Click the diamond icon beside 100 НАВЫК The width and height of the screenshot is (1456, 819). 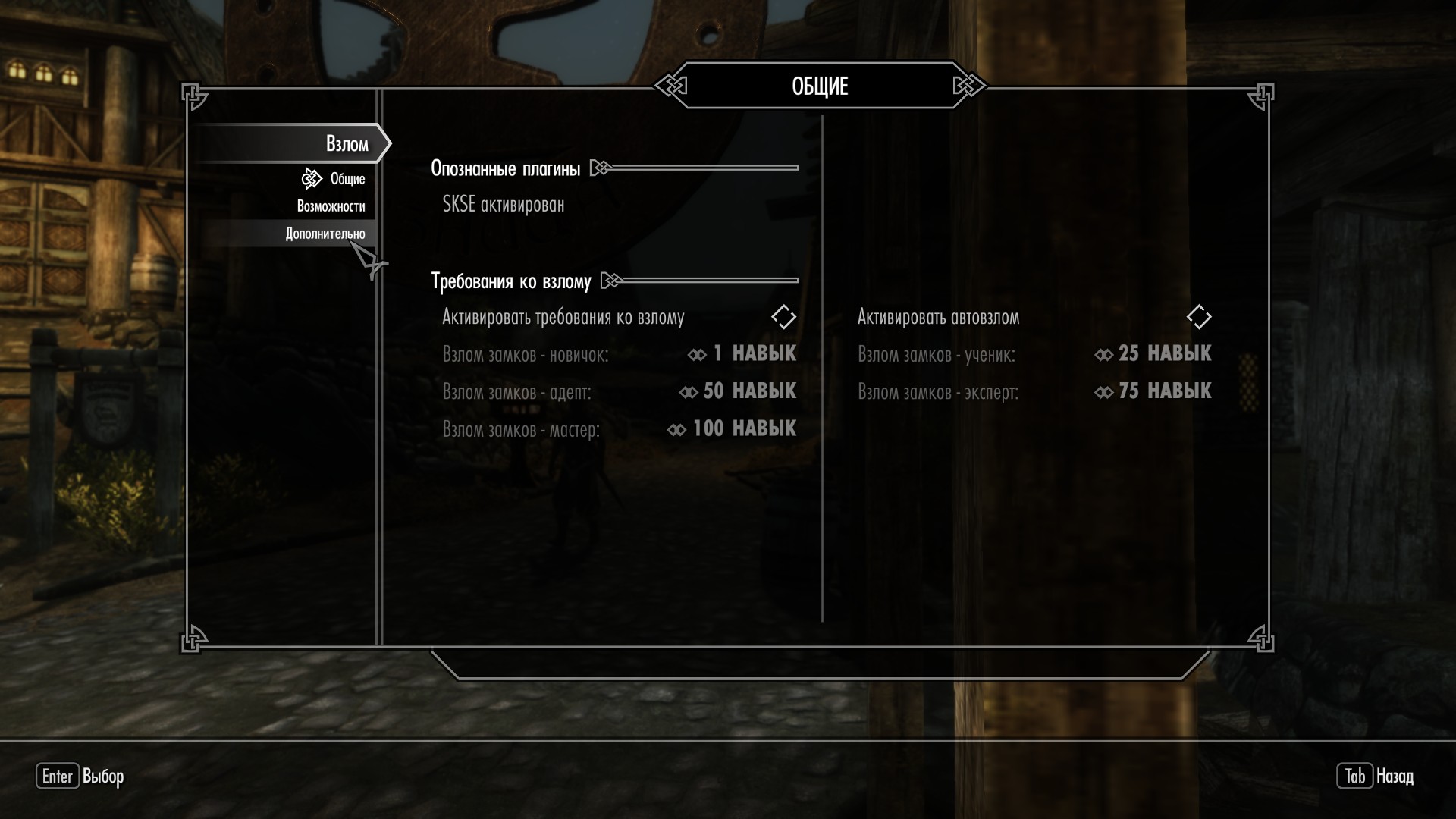(x=679, y=428)
